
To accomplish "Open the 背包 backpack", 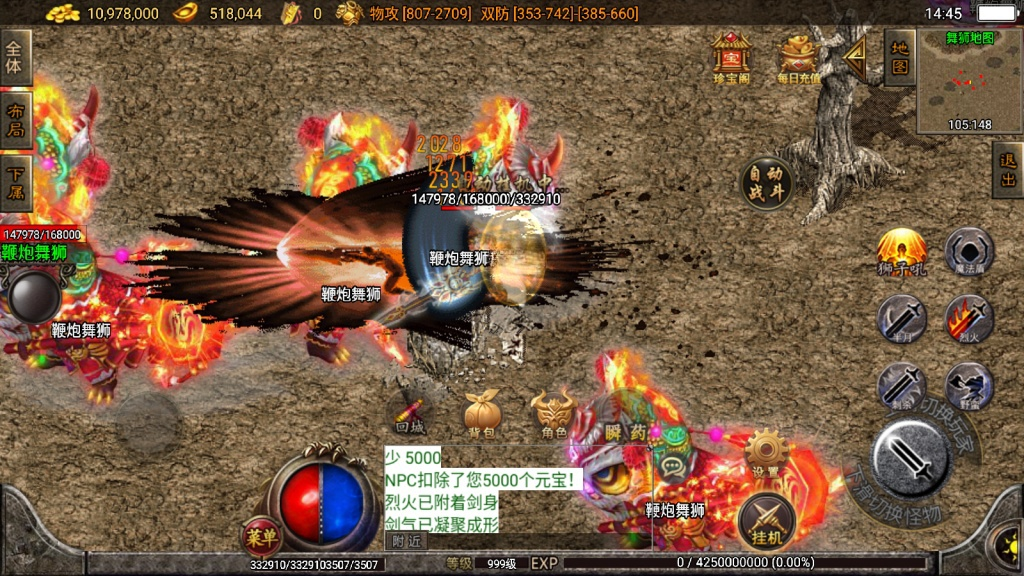I will pyautogui.click(x=481, y=412).
